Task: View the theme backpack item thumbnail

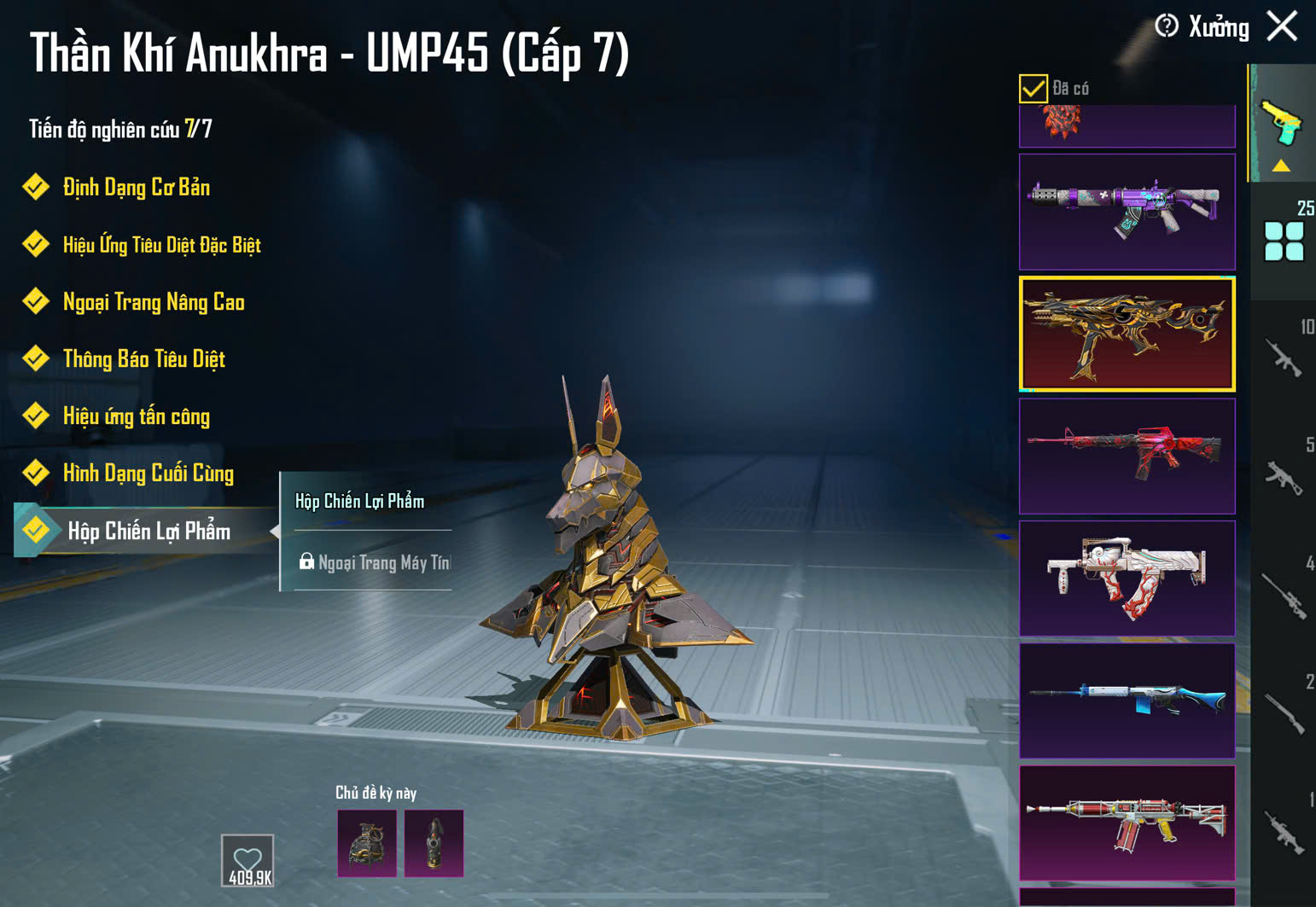Action: 367,844
